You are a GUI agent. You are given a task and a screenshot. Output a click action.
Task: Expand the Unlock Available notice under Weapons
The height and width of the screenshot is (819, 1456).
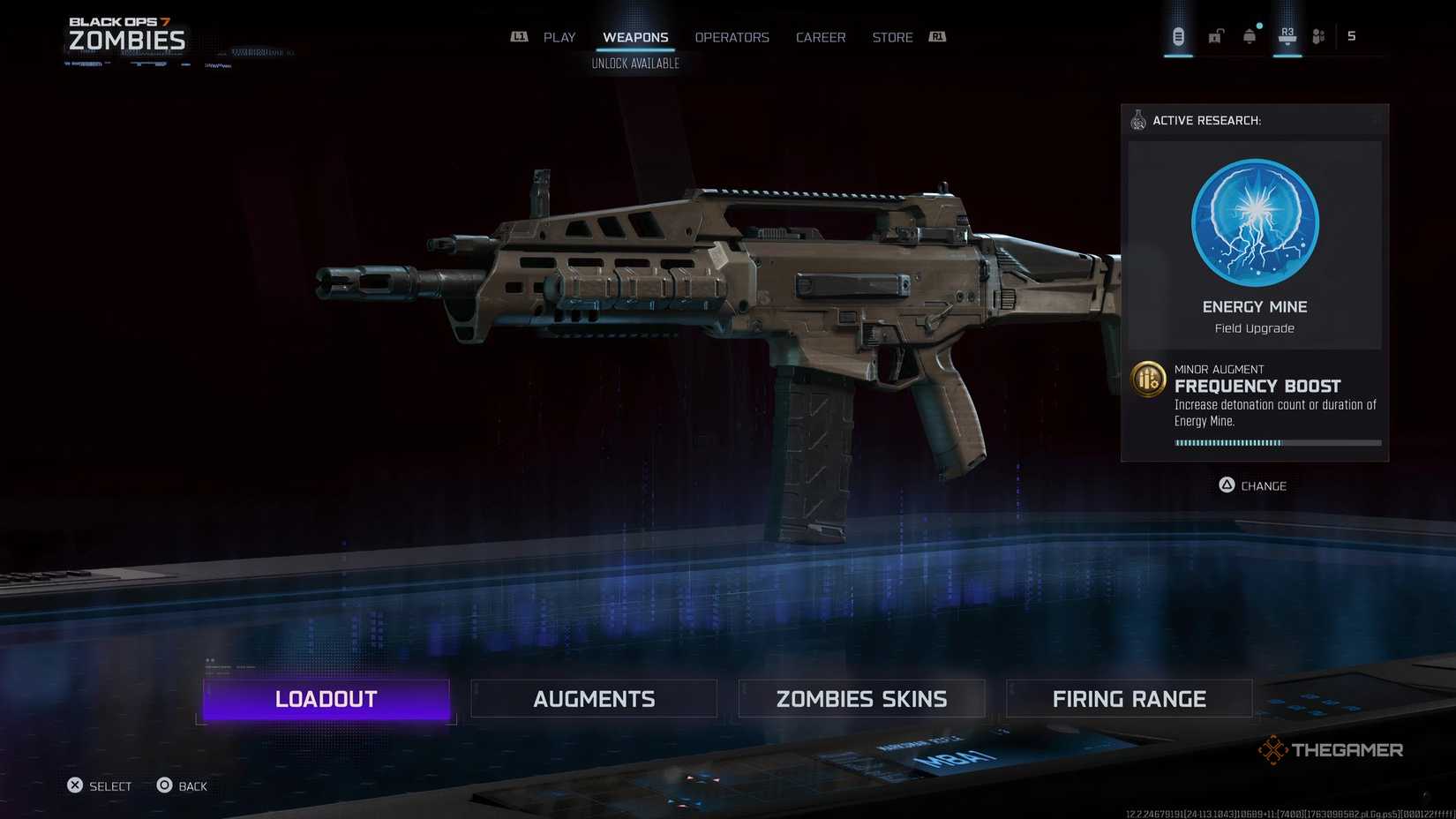tap(634, 63)
